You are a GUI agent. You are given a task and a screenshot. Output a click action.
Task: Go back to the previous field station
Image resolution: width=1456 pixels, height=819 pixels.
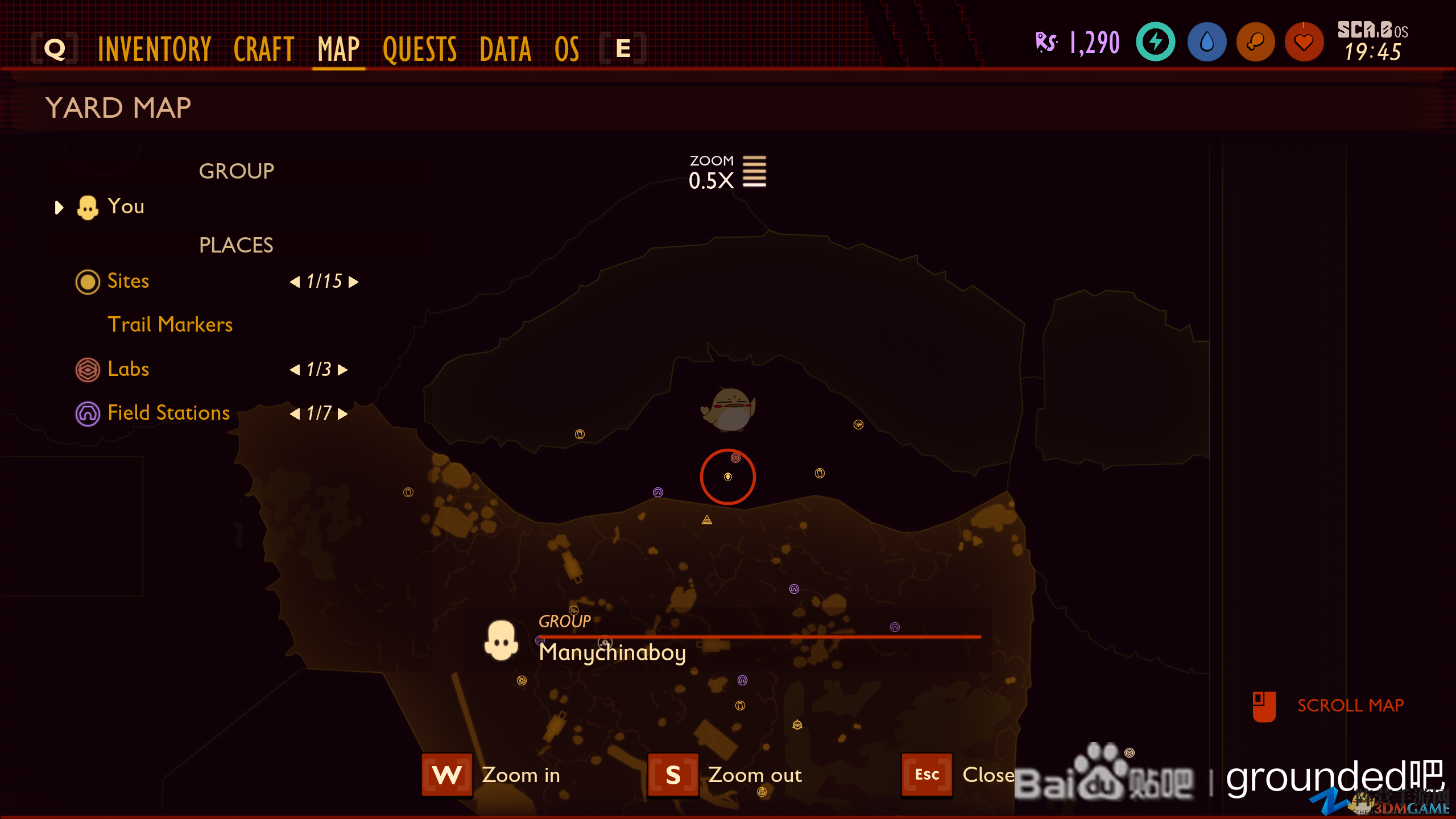295,414
